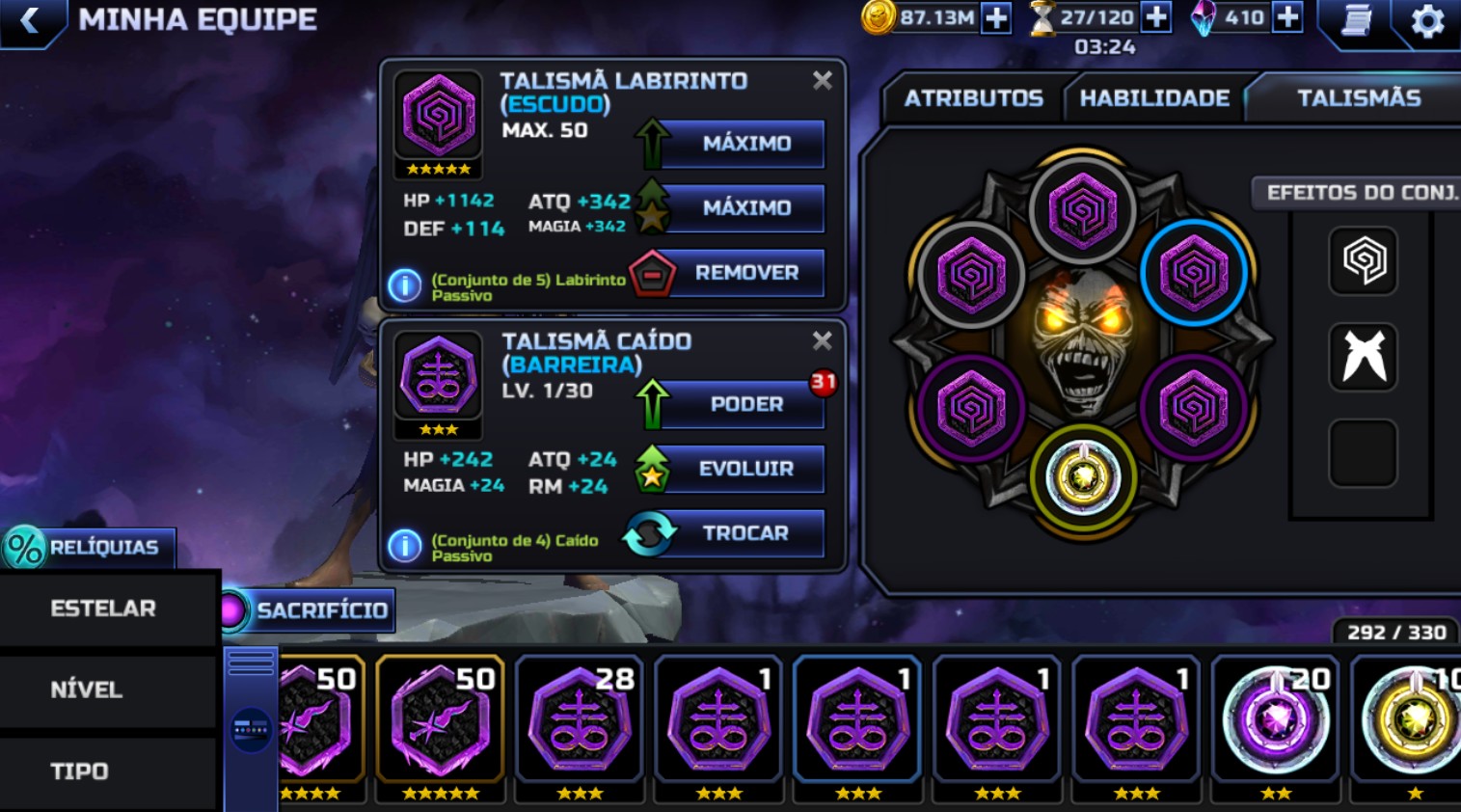Select the yellow gem talisman in the wheel
Image resolution: width=1461 pixels, height=812 pixels.
1083,477
